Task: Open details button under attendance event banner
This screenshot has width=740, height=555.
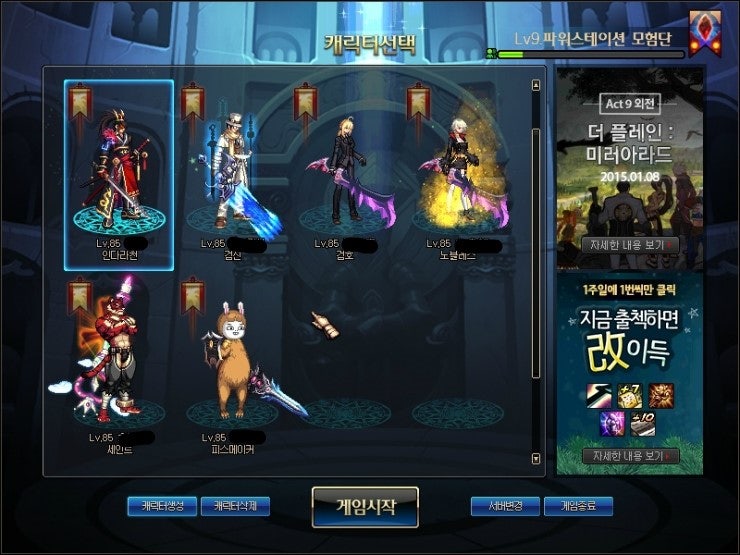Action: click(x=630, y=456)
